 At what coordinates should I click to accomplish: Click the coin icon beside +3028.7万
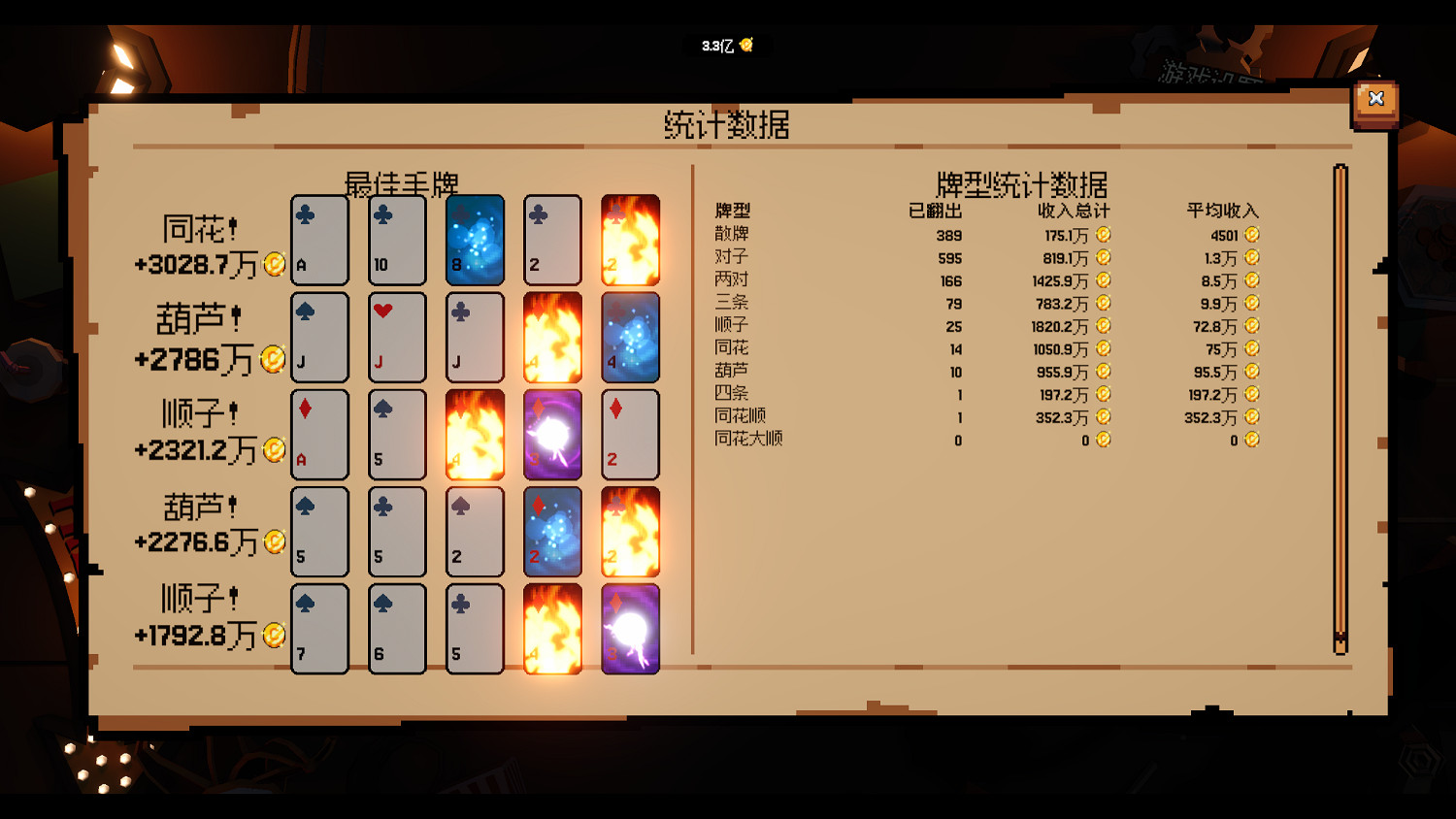(273, 265)
